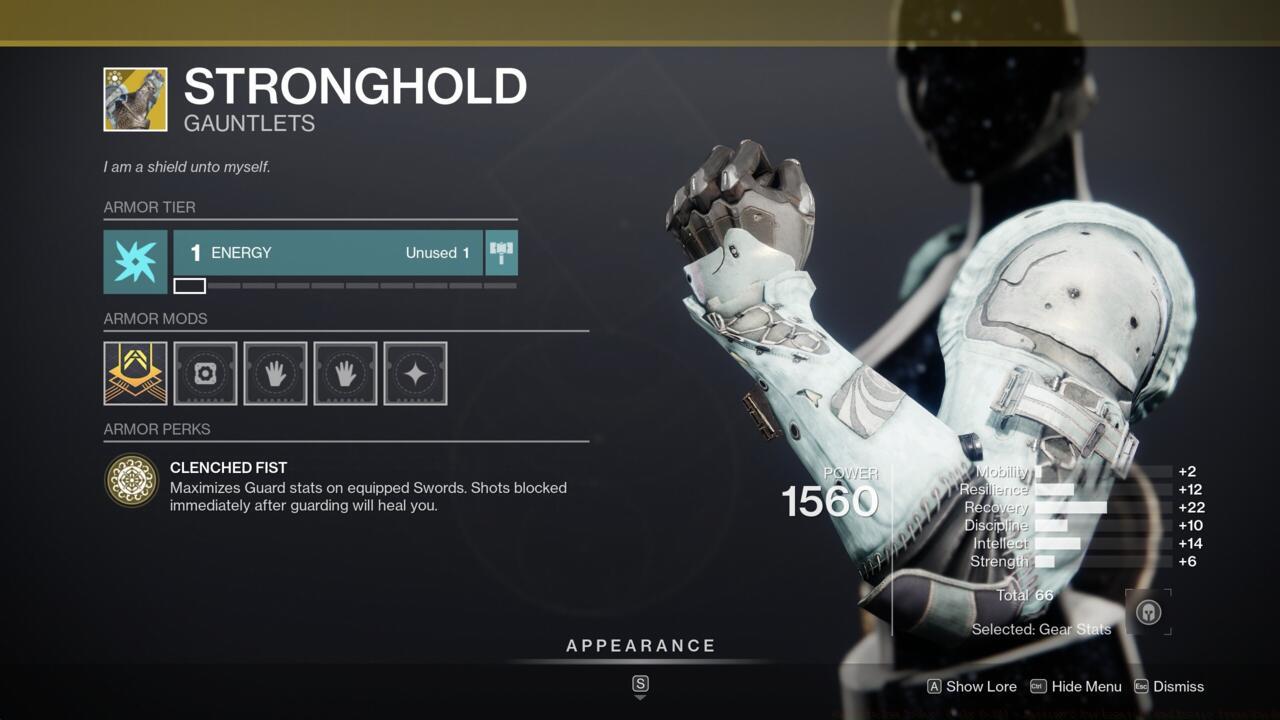The image size is (1280, 720).
Task: Select the Stronghold gauntlets item icon
Action: coord(135,98)
